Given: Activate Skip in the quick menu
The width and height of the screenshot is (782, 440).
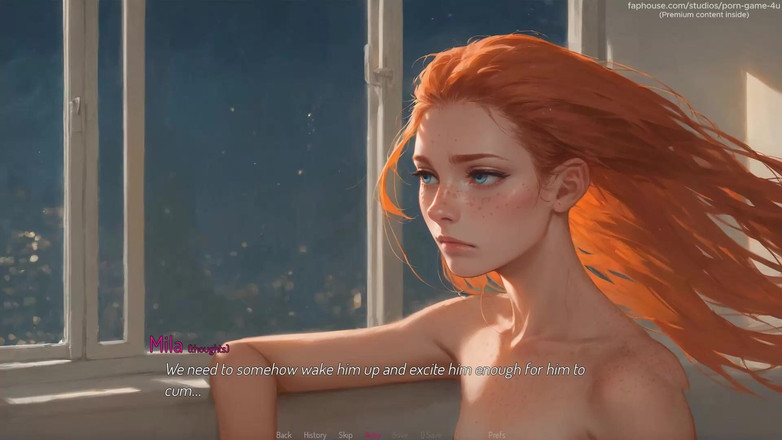Looking at the screenshot, I should tap(345, 435).
